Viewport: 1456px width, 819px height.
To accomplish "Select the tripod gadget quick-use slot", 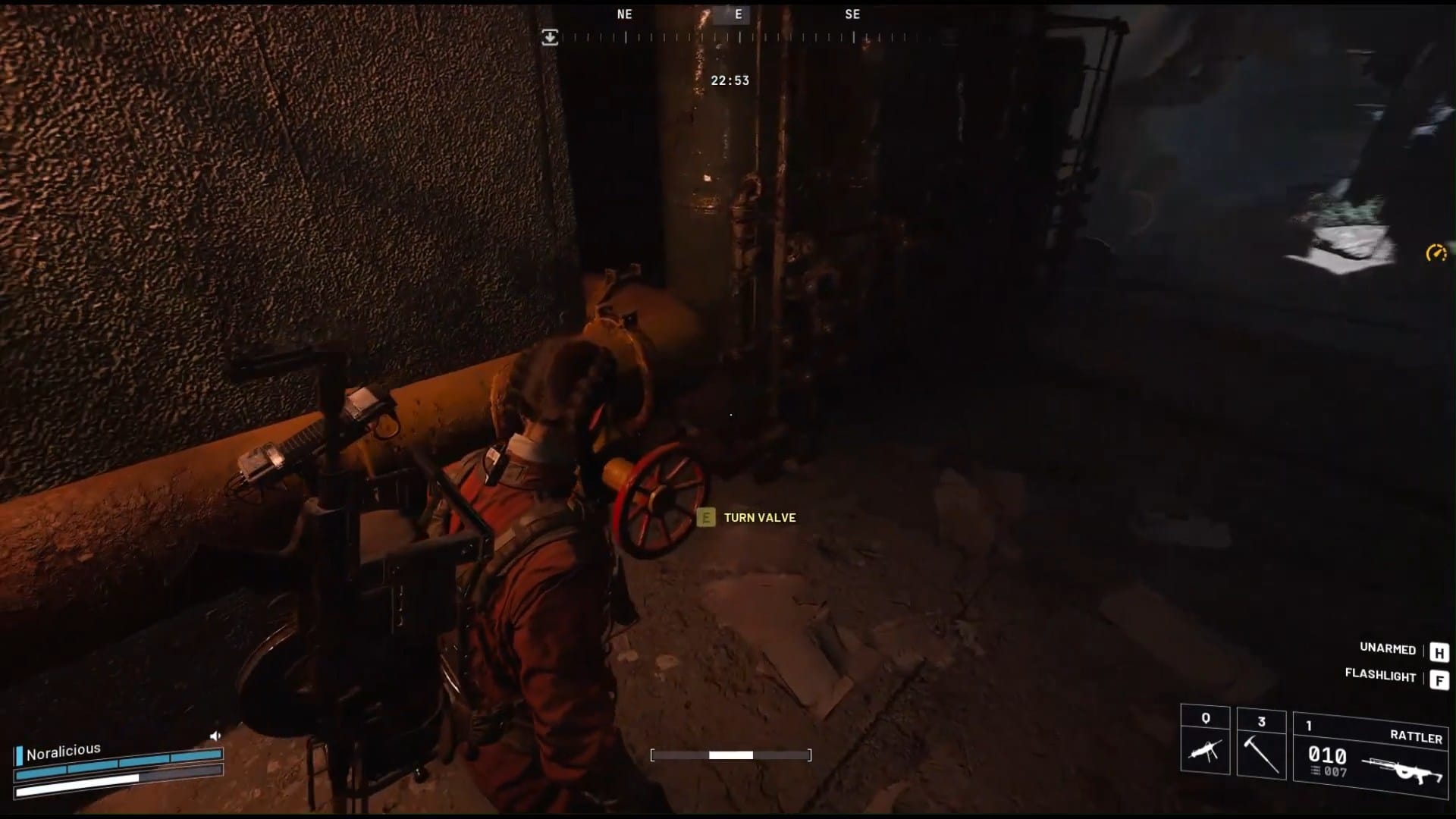I will (x=1205, y=741).
